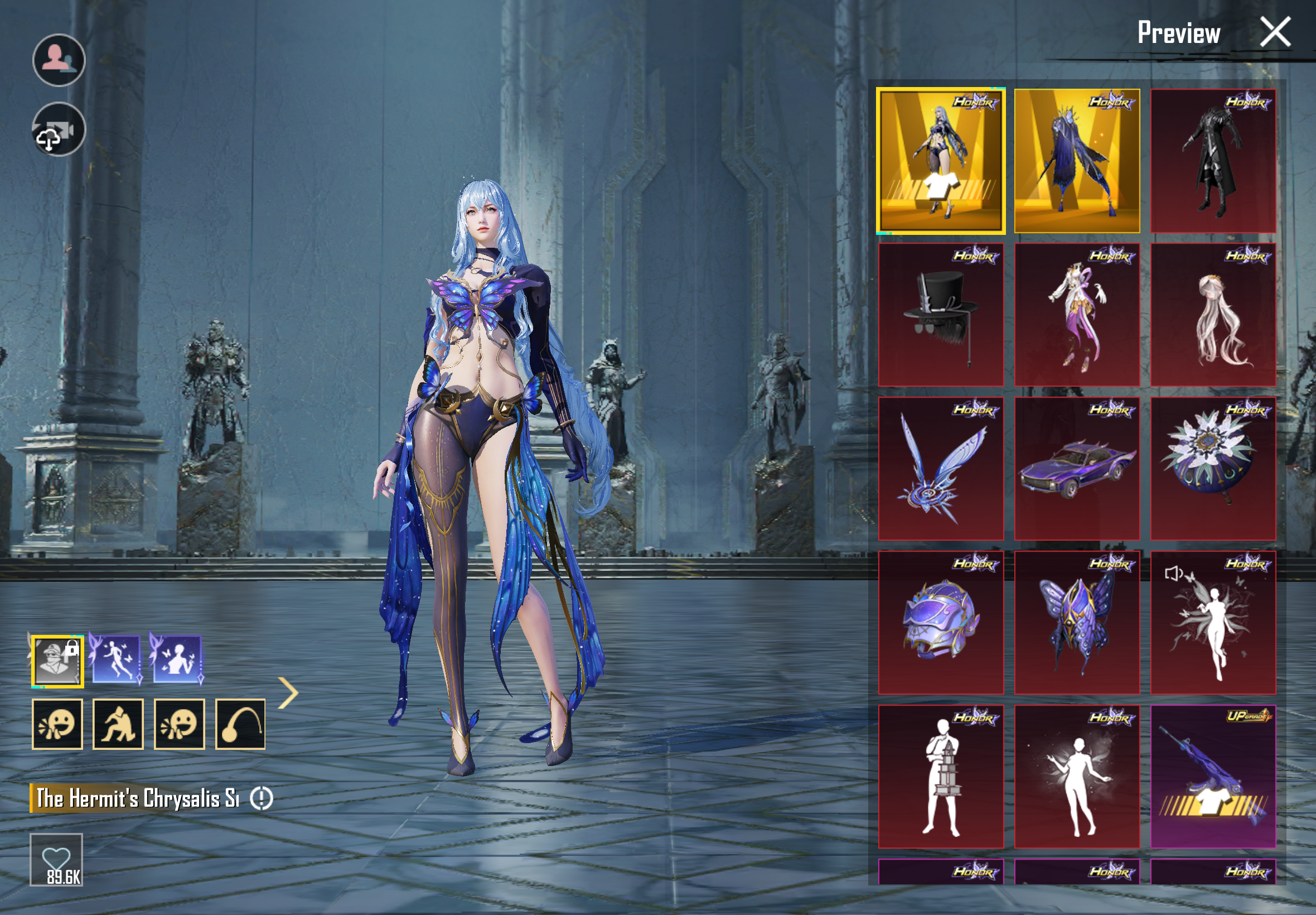Select the blue-haired Hermit's Chrysalis outfit thumbnail
Screen dimensions: 1316x915
coord(941,161)
